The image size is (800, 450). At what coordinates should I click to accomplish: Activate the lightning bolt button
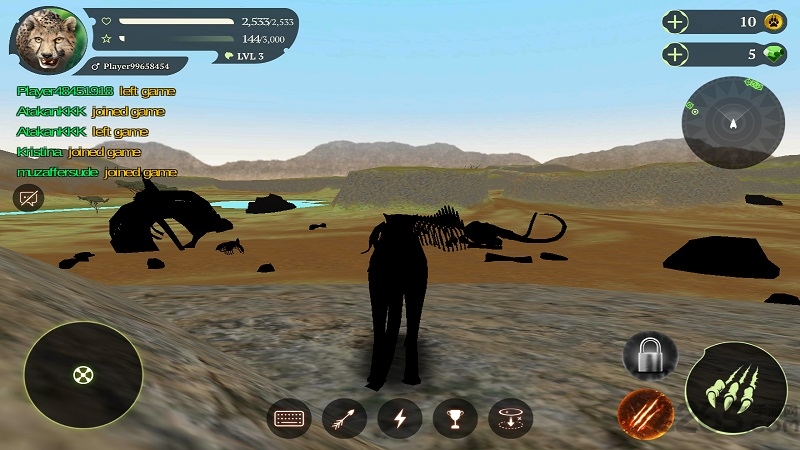click(x=399, y=418)
